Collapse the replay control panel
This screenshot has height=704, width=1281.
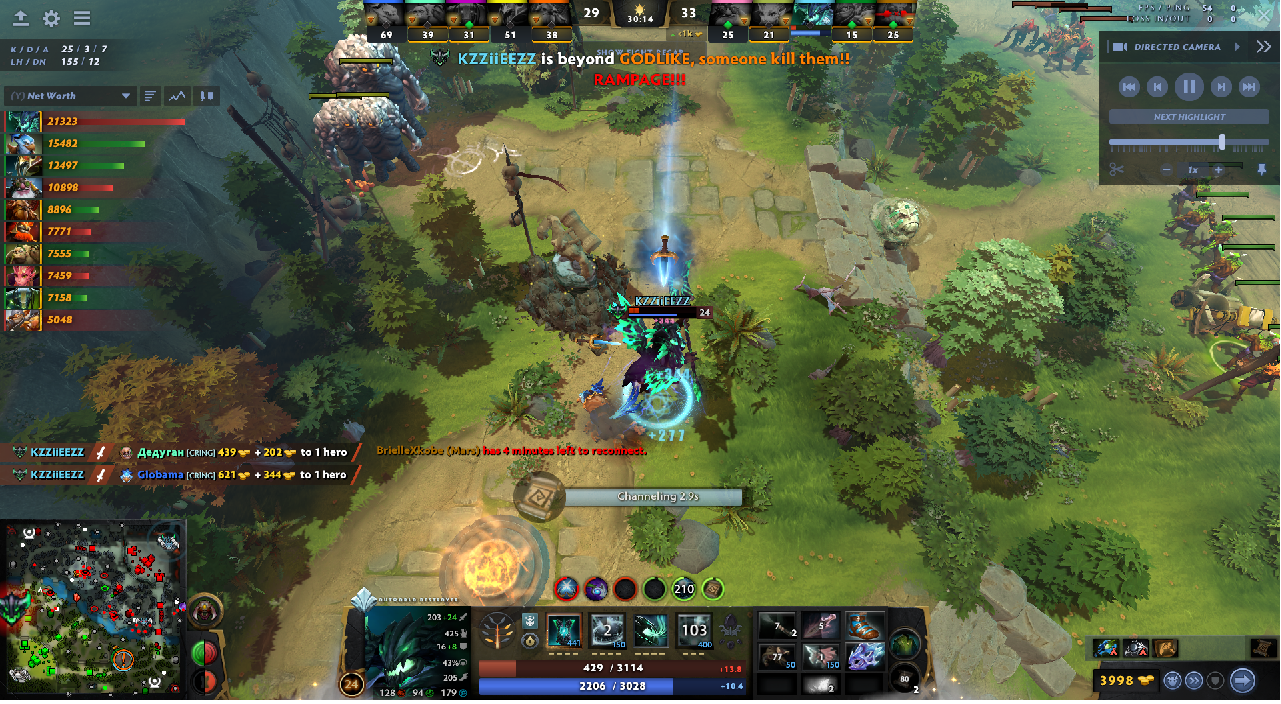tap(1264, 47)
